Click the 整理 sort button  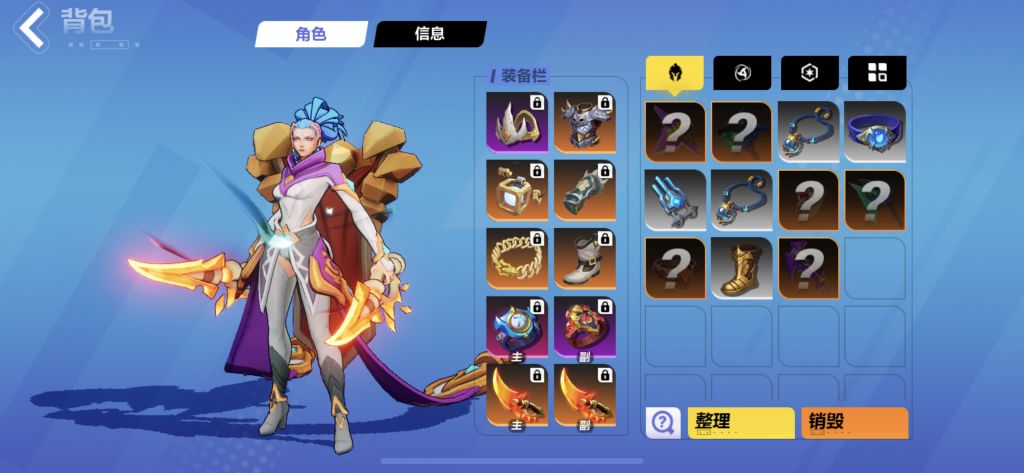pos(740,423)
